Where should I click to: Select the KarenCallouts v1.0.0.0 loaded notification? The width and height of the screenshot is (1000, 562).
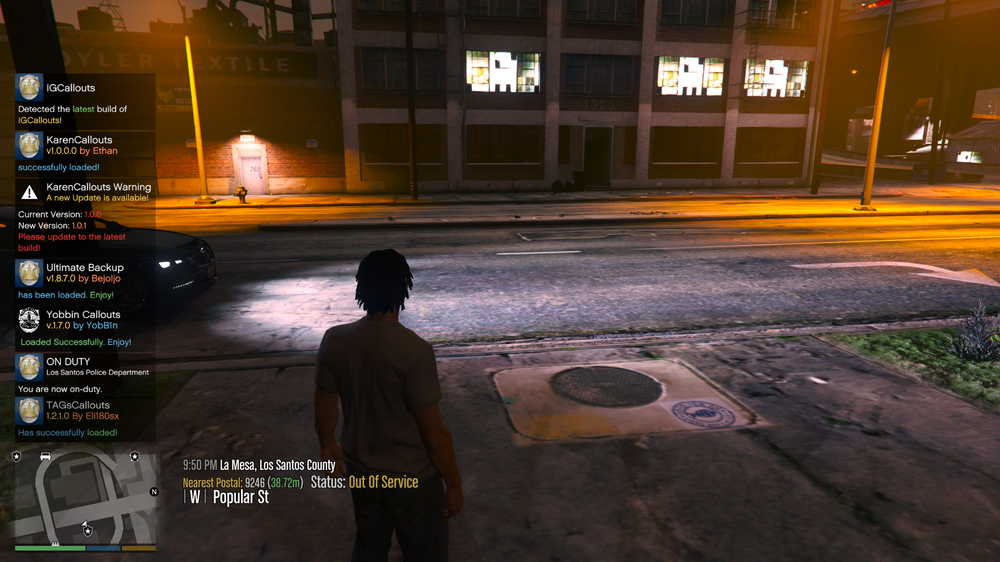point(85,153)
